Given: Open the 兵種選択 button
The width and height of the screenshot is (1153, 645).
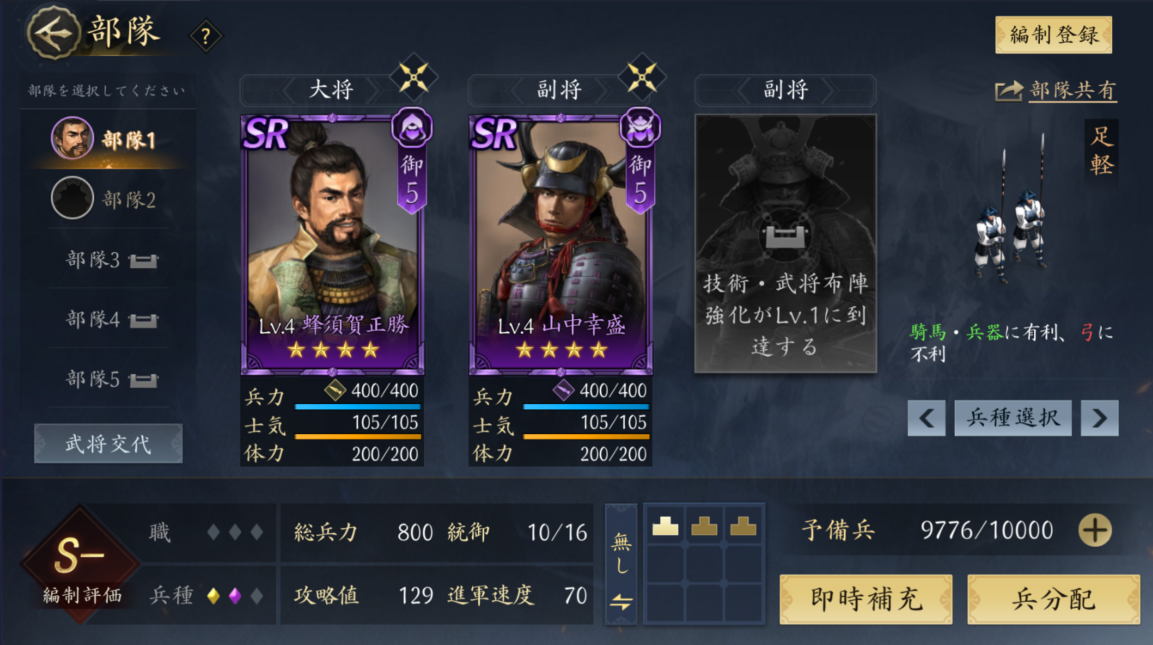Looking at the screenshot, I should (1012, 418).
